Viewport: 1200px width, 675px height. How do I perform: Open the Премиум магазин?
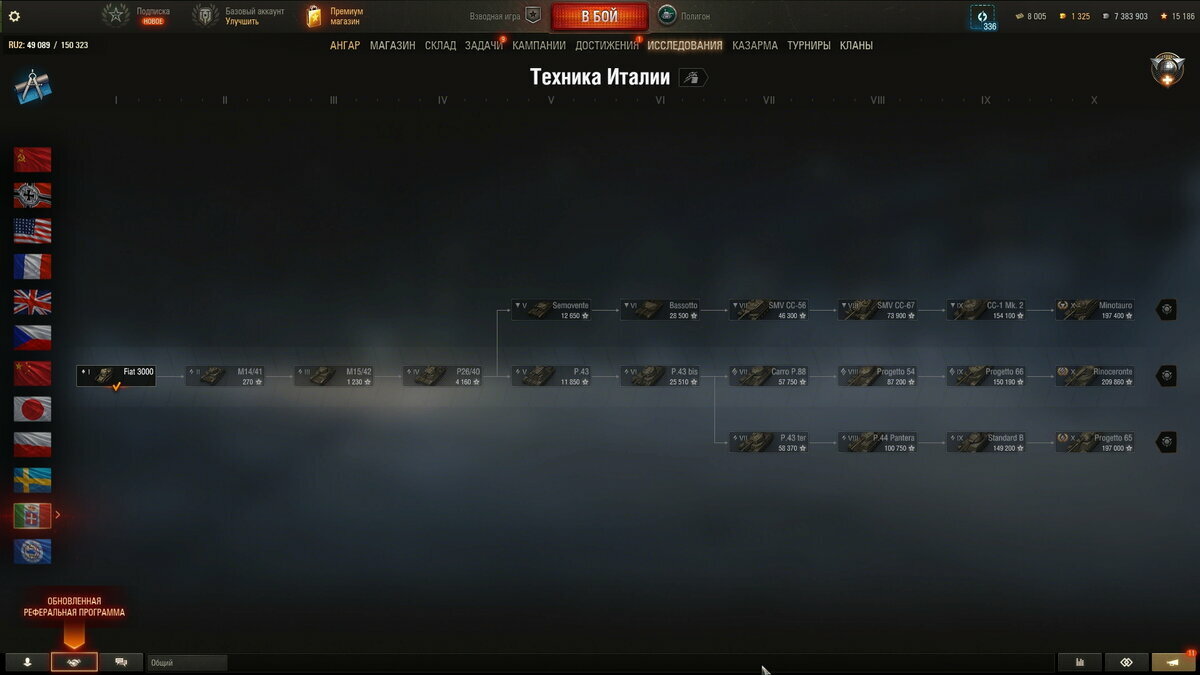(x=335, y=16)
